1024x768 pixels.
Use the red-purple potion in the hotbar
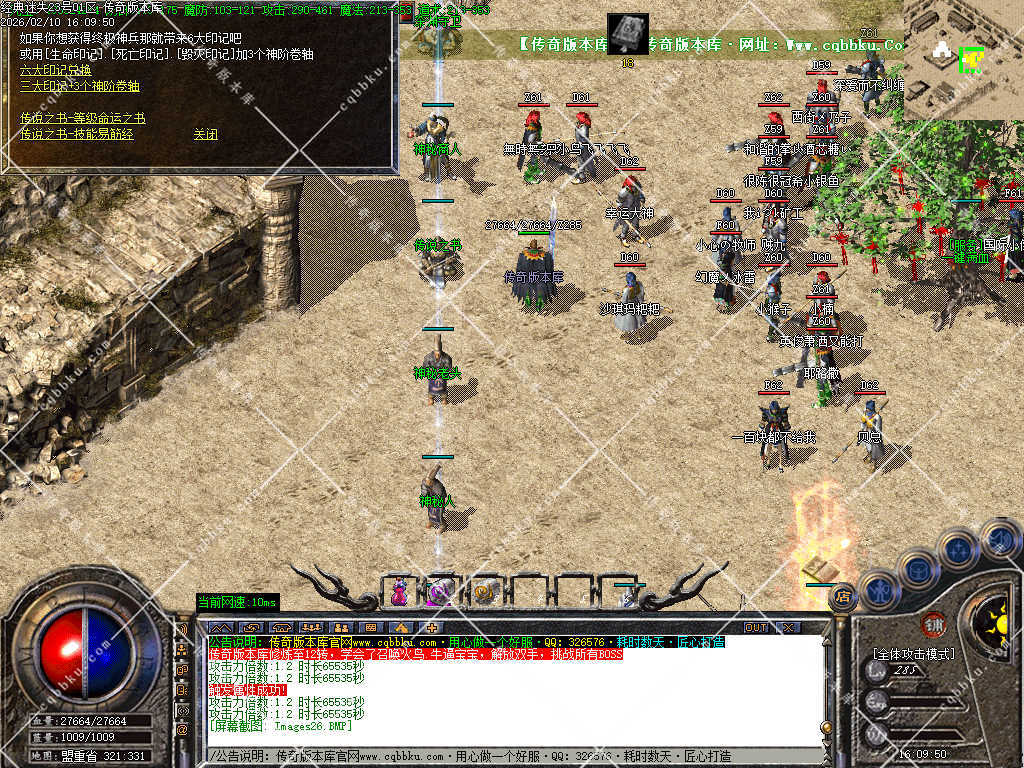click(x=399, y=592)
